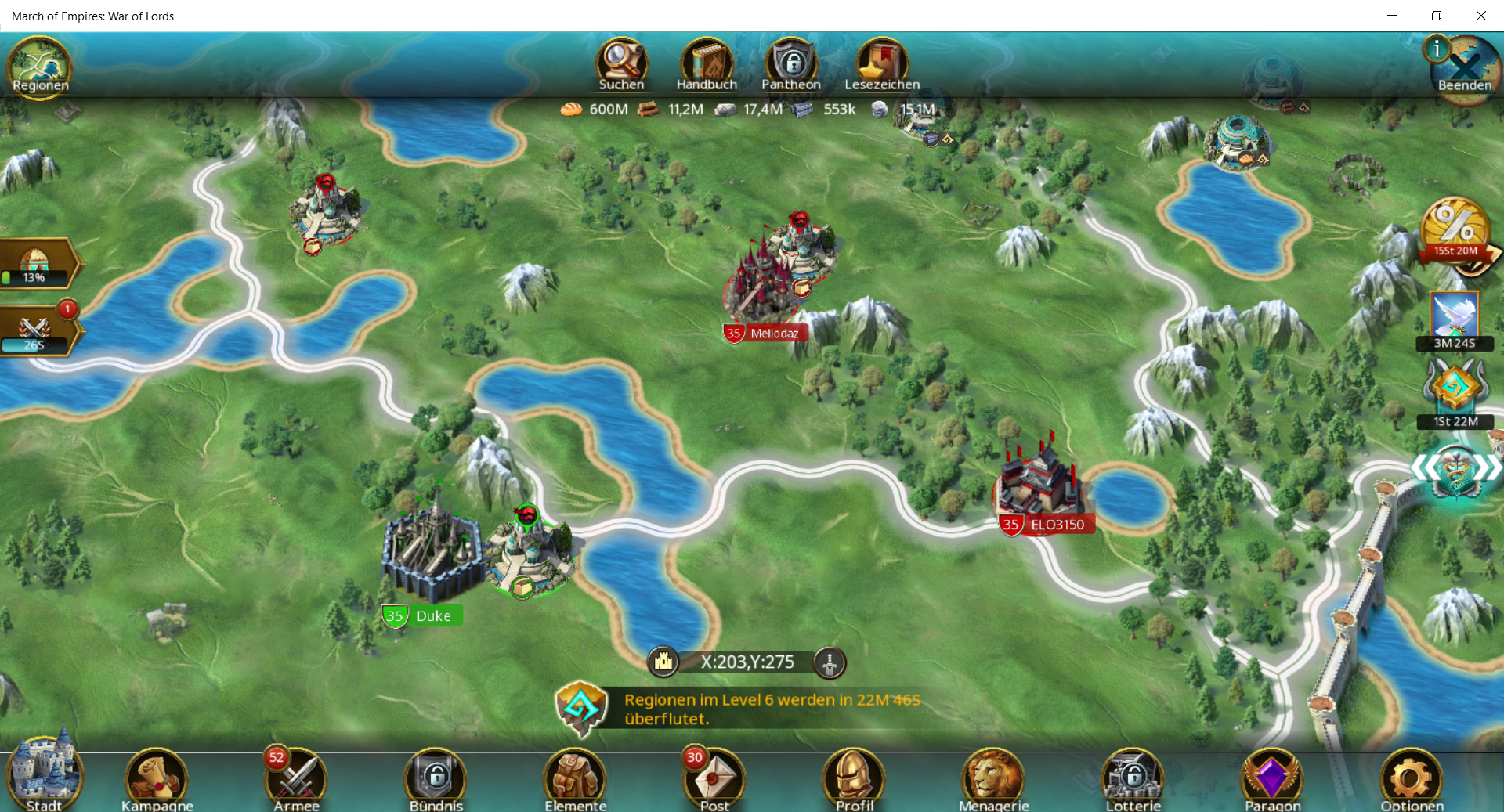This screenshot has width=1504, height=812.
Task: Open the Post mailbox
Action: click(714, 779)
